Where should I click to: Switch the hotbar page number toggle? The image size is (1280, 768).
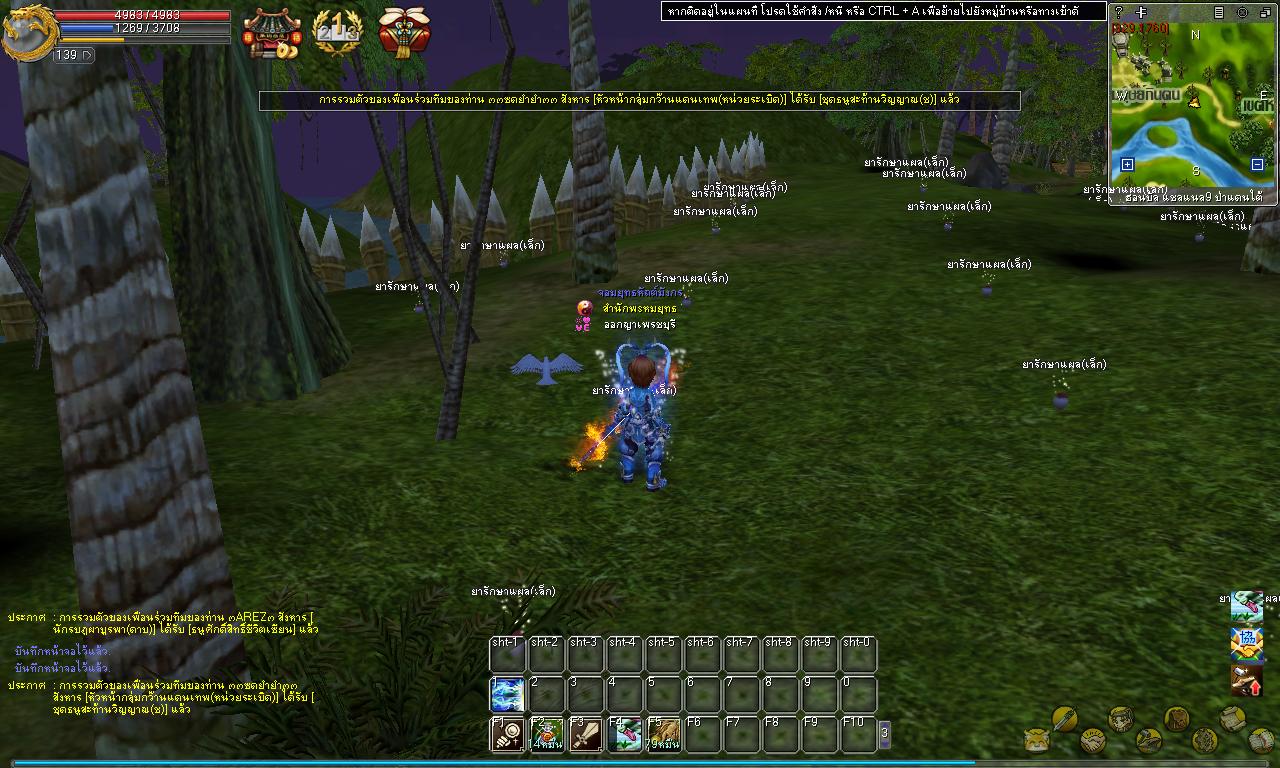pos(884,734)
